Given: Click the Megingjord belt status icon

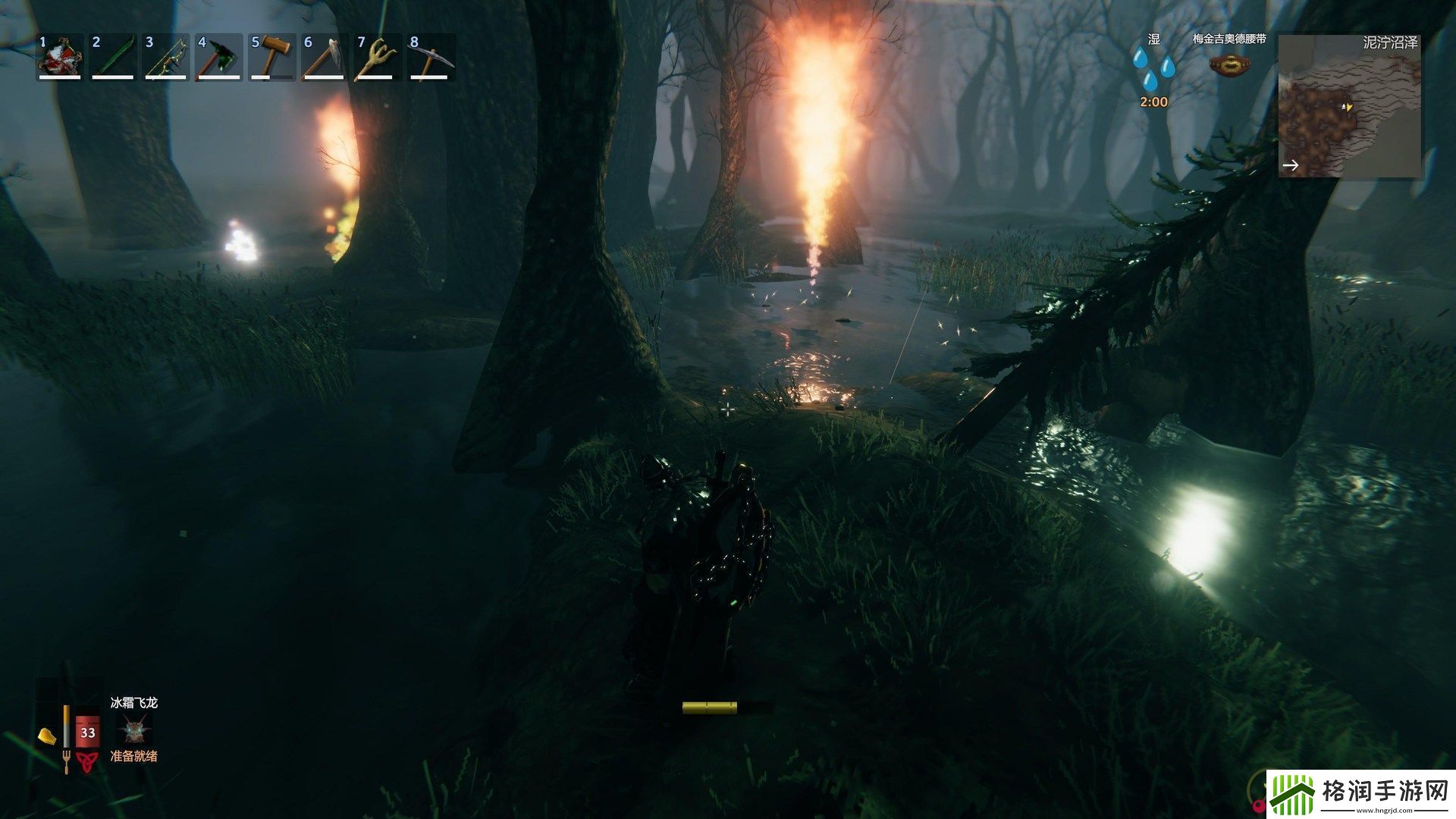Looking at the screenshot, I should point(1228,65).
